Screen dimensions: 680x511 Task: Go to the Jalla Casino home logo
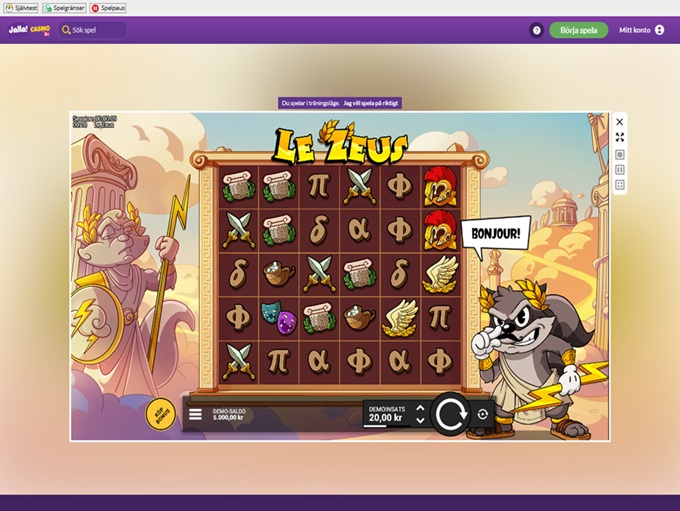[28, 30]
